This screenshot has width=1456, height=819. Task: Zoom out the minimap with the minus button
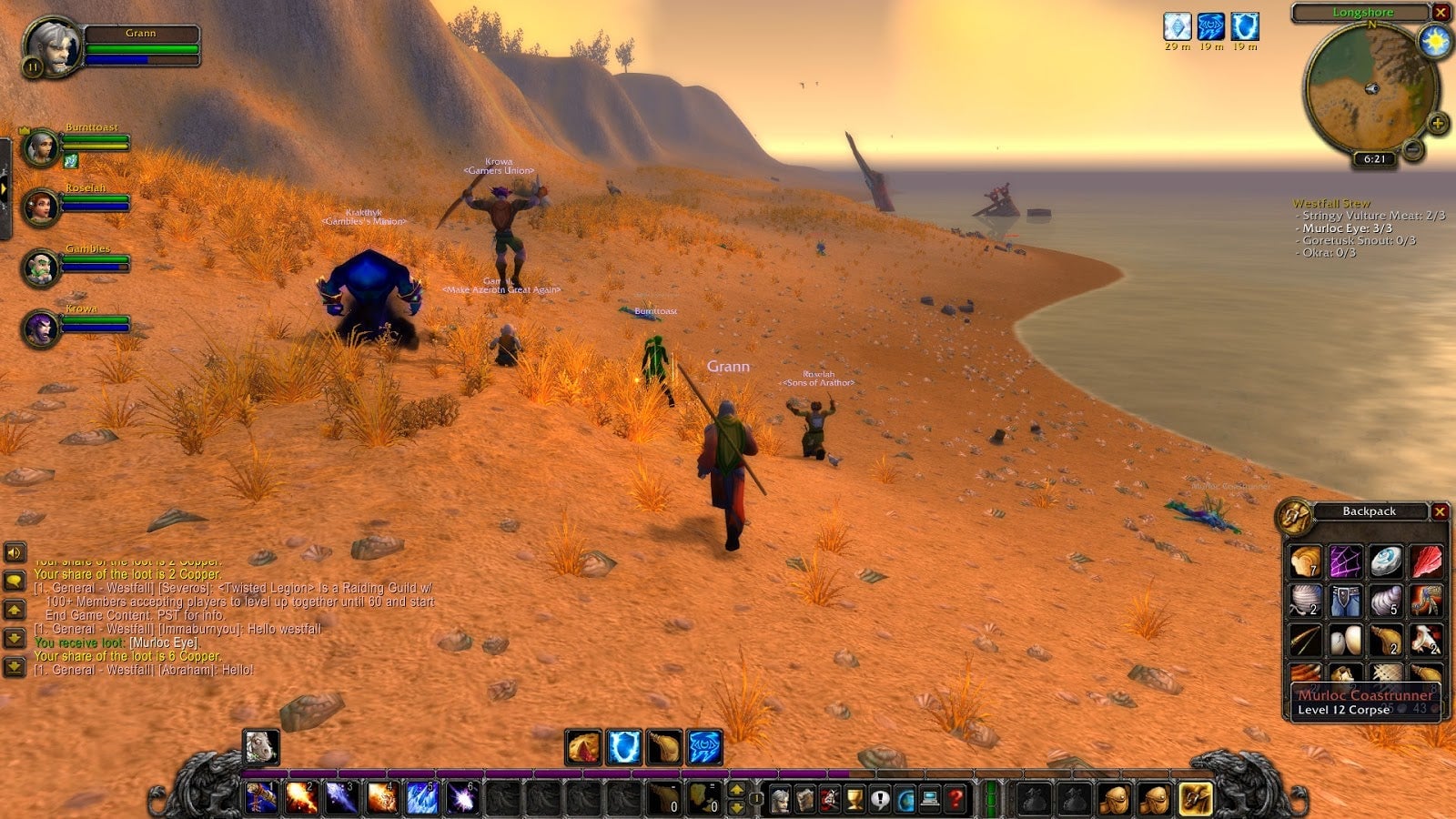click(1412, 149)
